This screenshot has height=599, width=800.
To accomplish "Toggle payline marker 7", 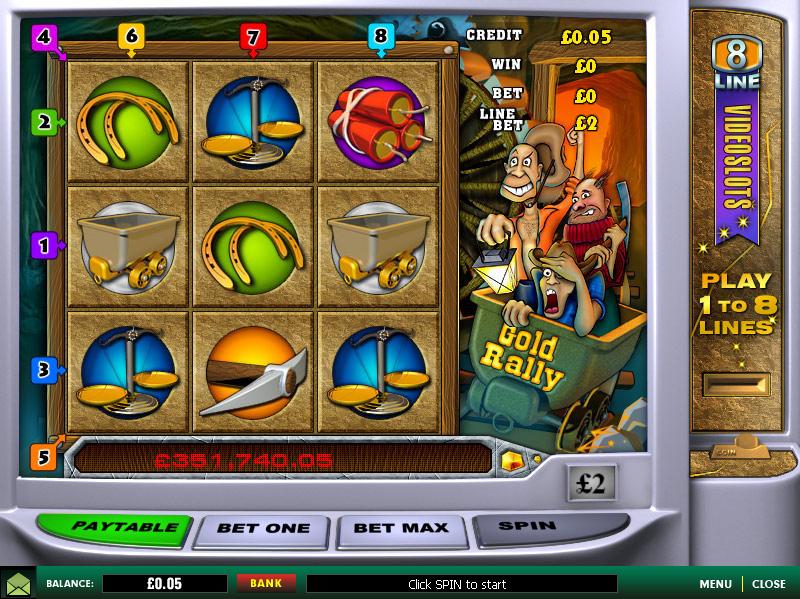I will (x=253, y=38).
